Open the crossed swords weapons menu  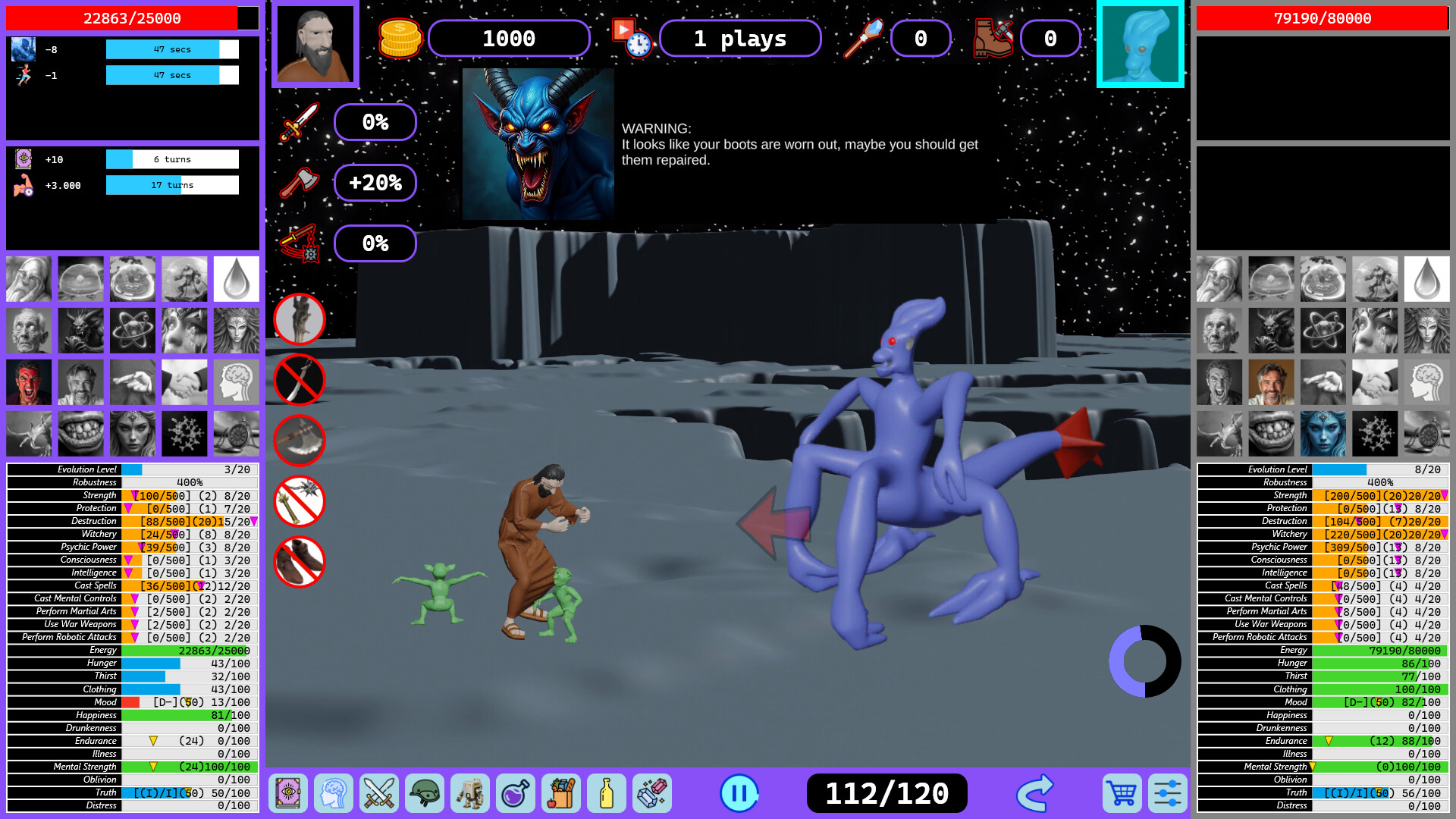pos(380,793)
